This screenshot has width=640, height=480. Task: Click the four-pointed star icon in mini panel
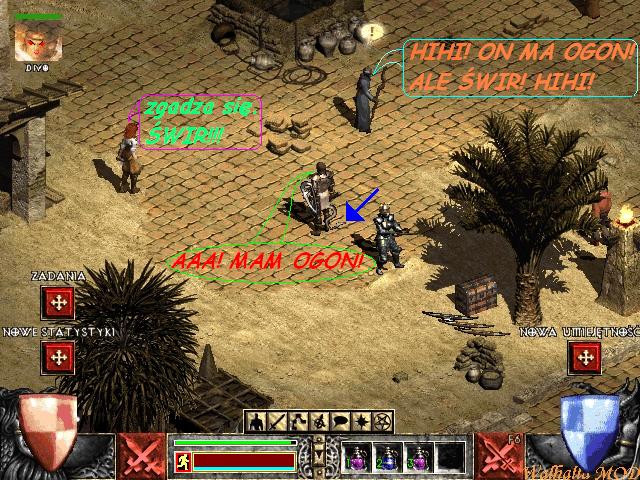[x=364, y=421]
